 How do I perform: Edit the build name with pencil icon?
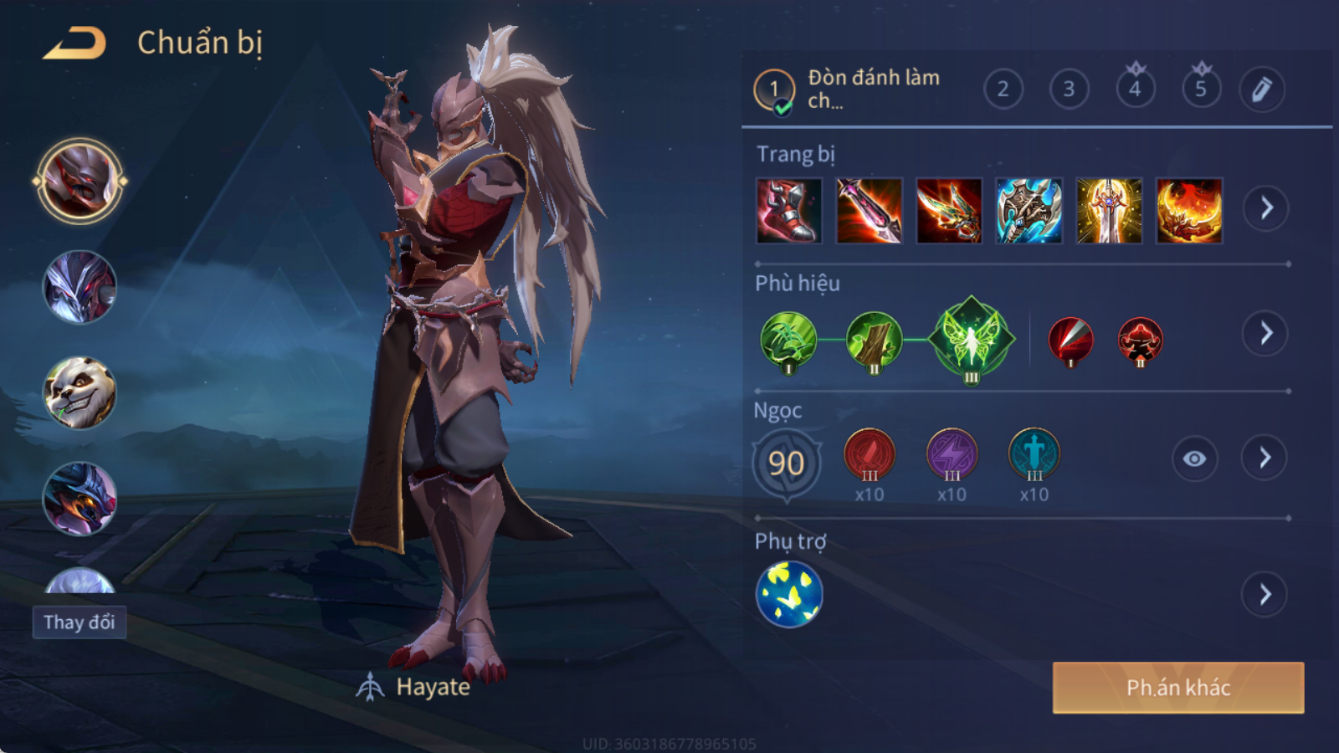[1262, 90]
